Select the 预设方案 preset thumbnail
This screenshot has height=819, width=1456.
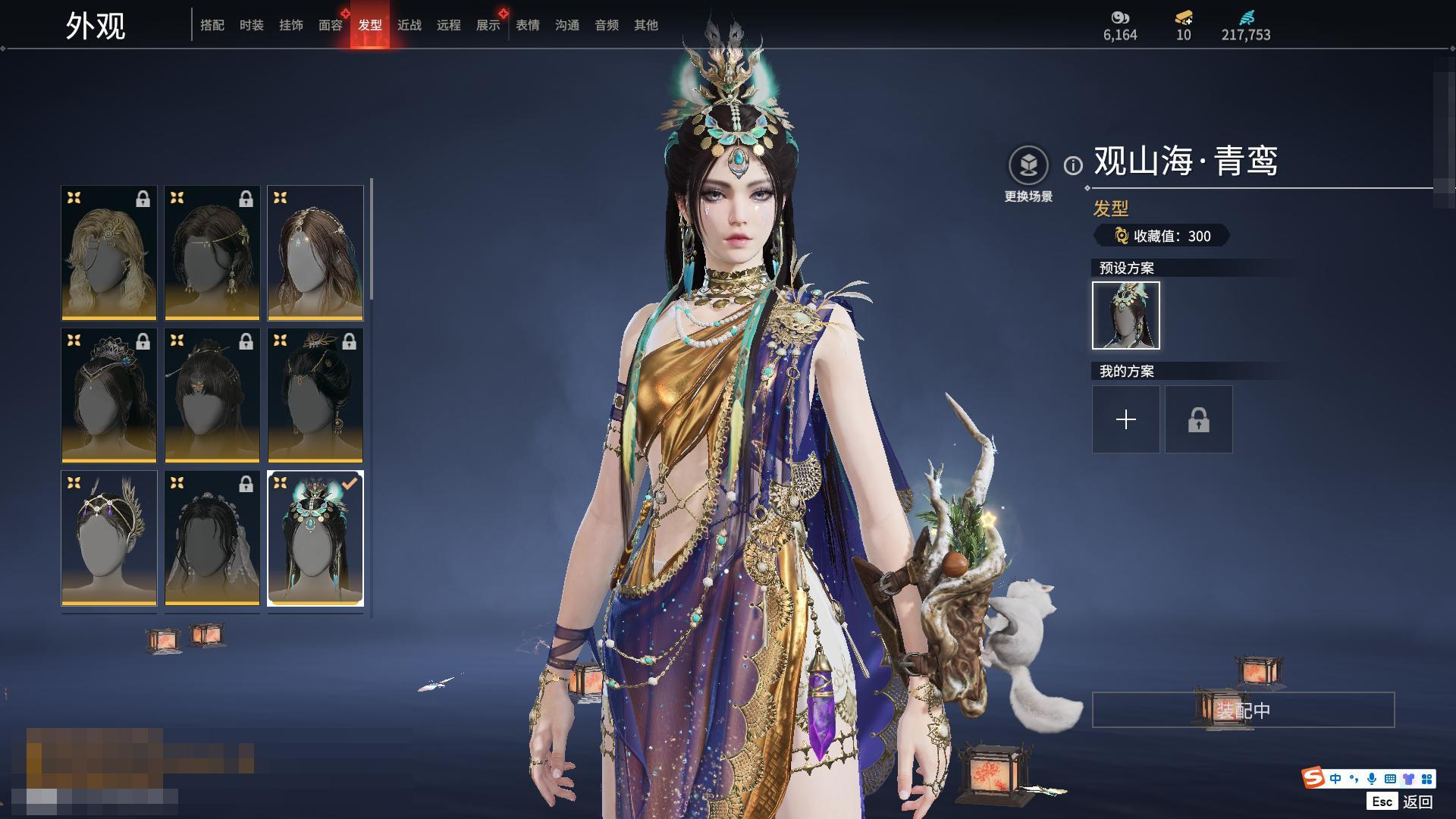point(1126,315)
